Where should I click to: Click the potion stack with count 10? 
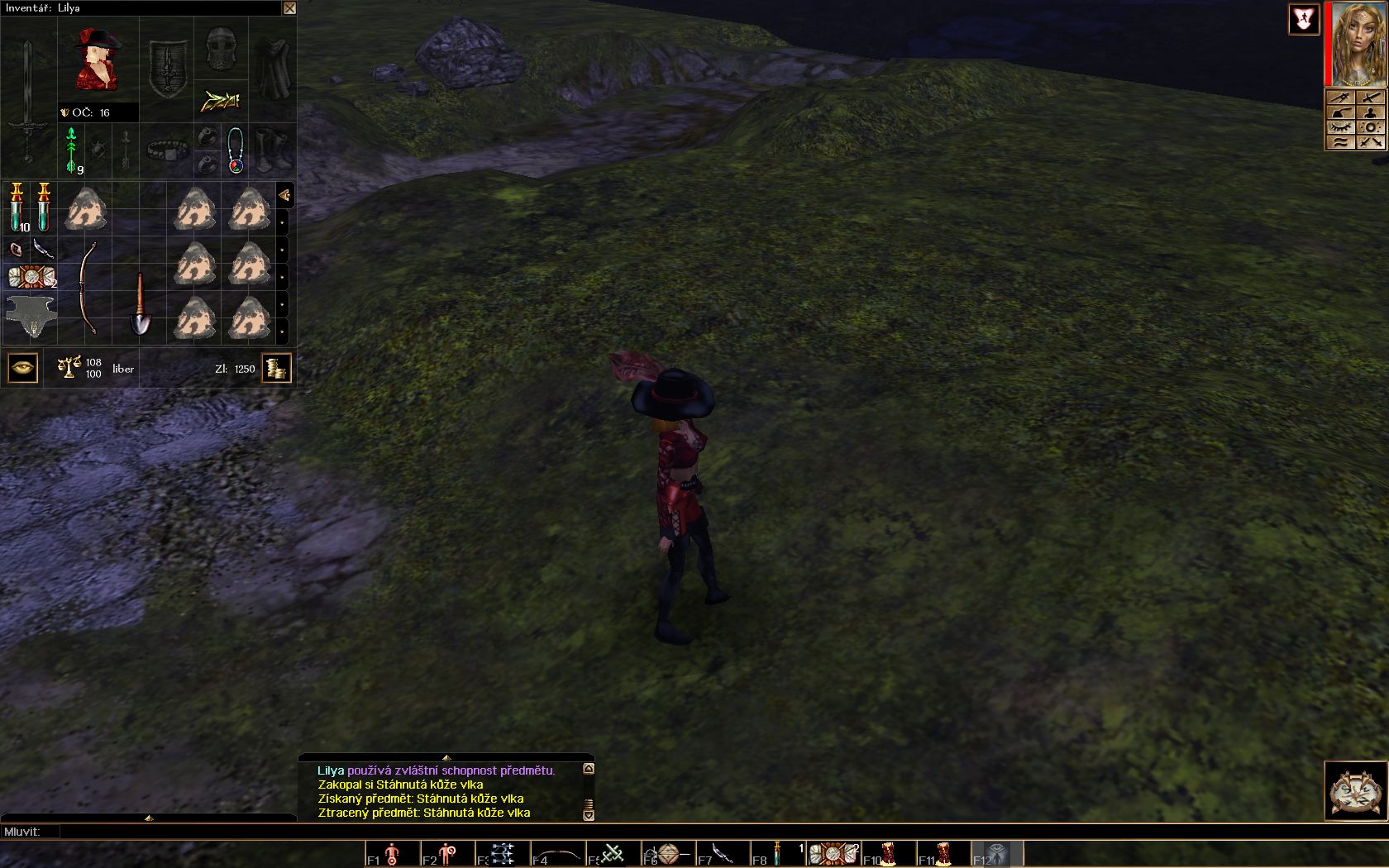(x=17, y=207)
